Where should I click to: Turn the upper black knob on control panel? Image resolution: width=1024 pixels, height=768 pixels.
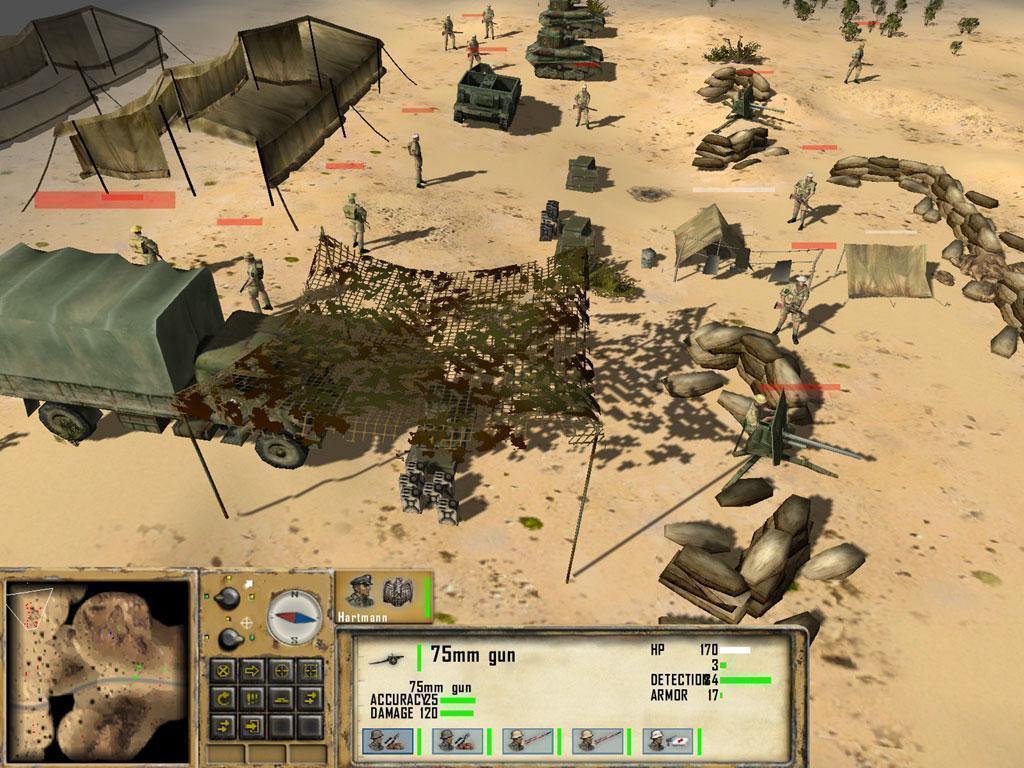(228, 598)
